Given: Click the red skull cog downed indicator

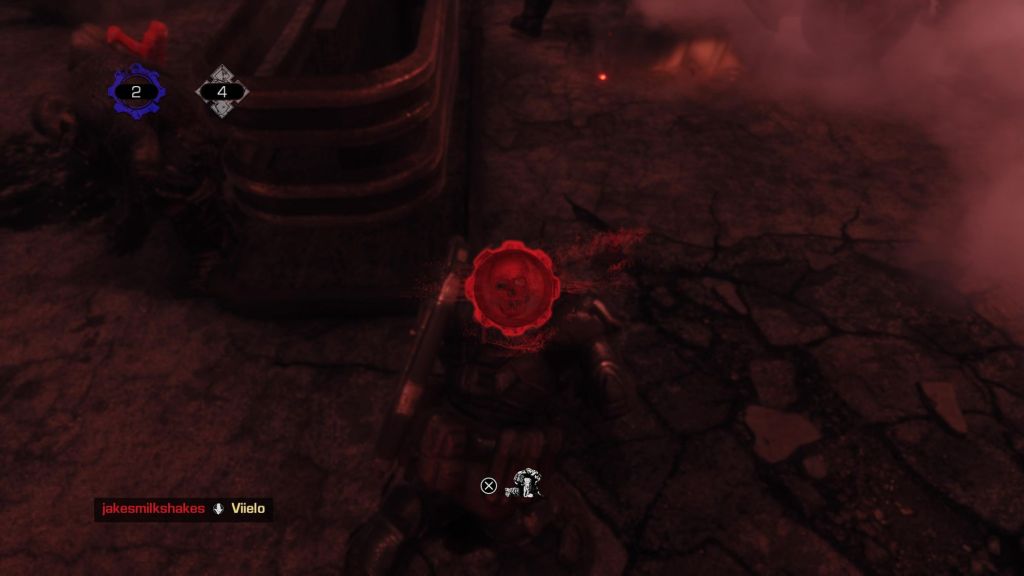Looking at the screenshot, I should pos(512,285).
